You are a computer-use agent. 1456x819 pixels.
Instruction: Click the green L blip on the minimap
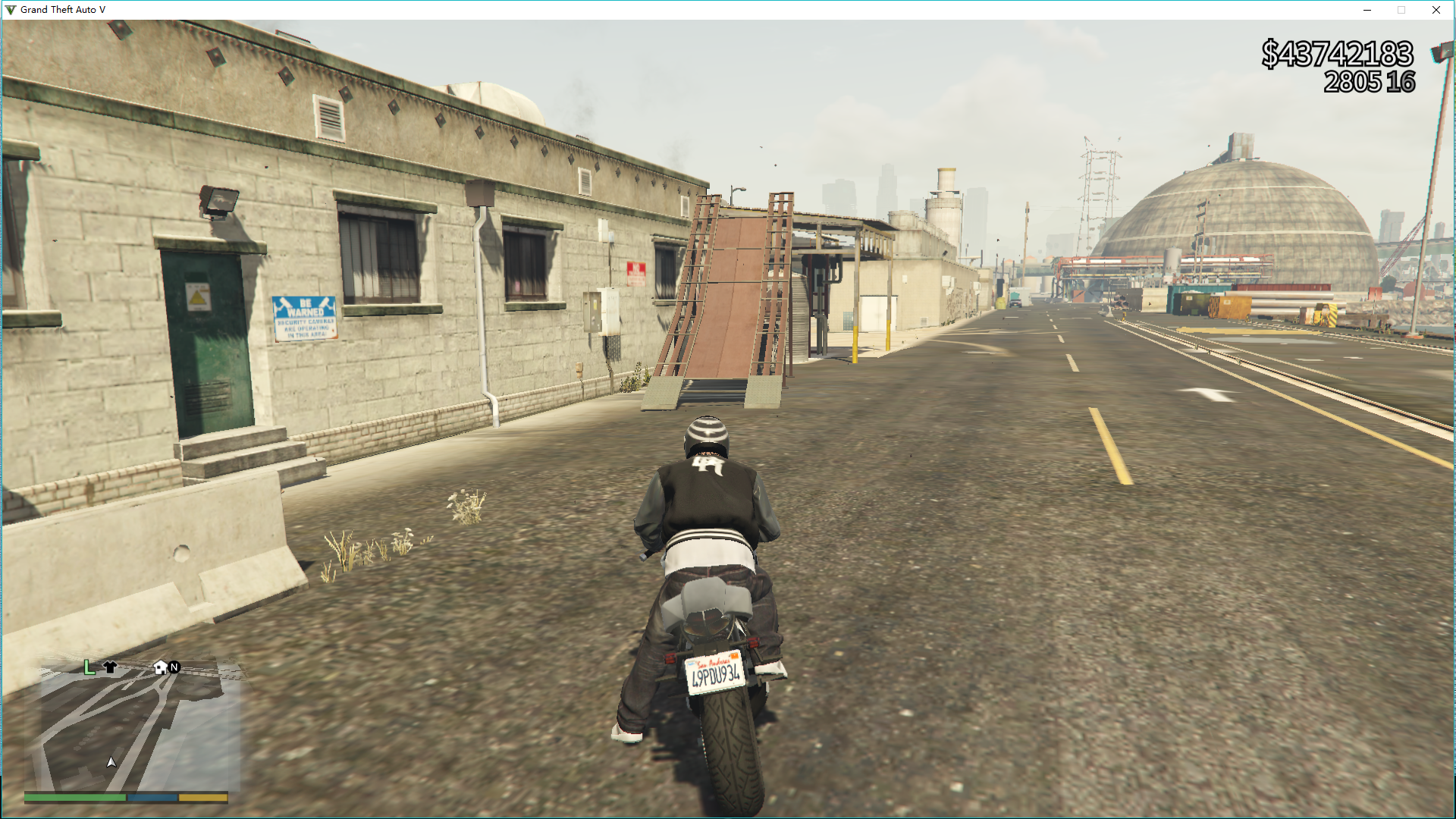pos(89,667)
